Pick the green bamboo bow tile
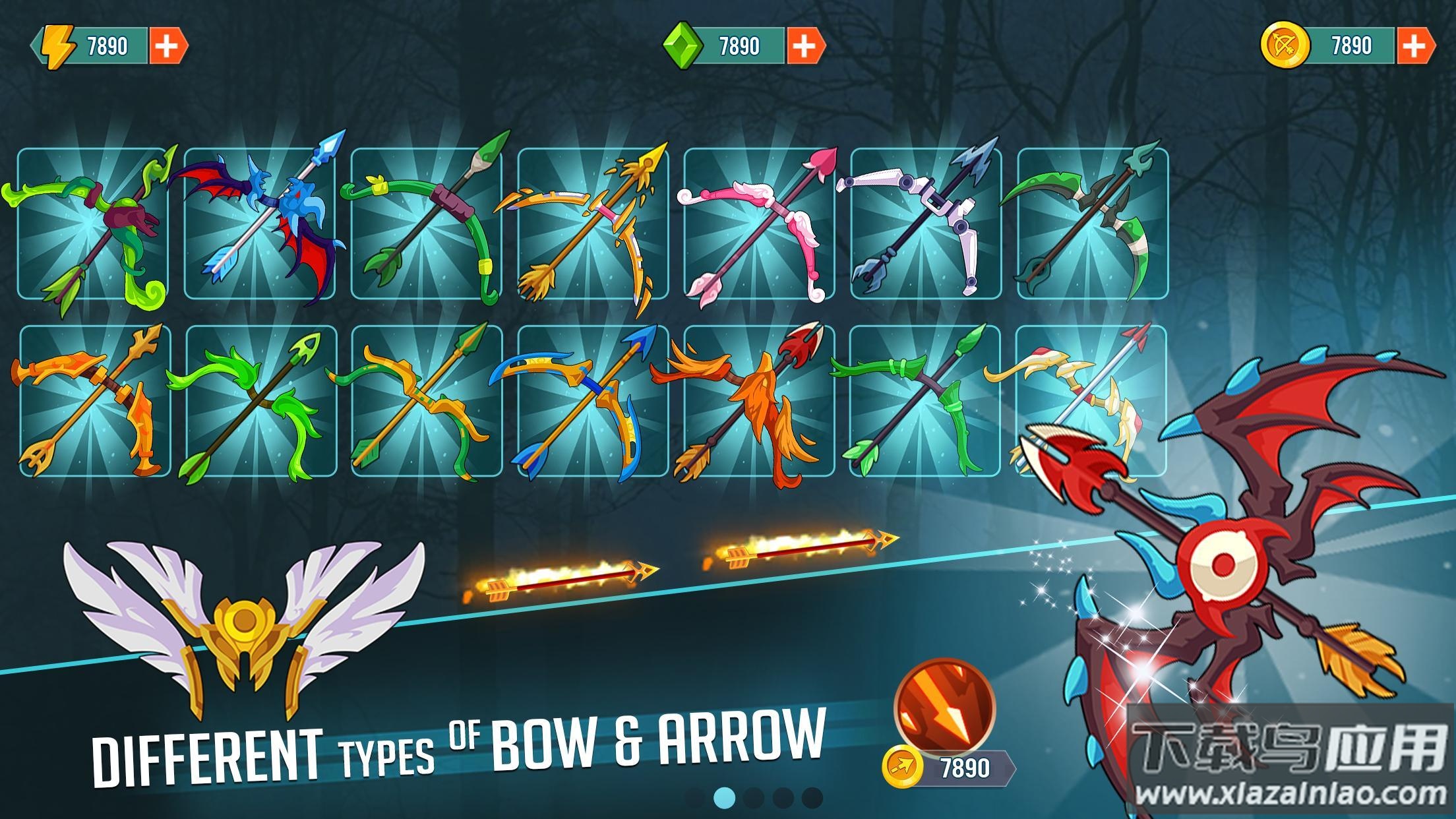Image resolution: width=1456 pixels, height=819 pixels. click(x=926, y=400)
